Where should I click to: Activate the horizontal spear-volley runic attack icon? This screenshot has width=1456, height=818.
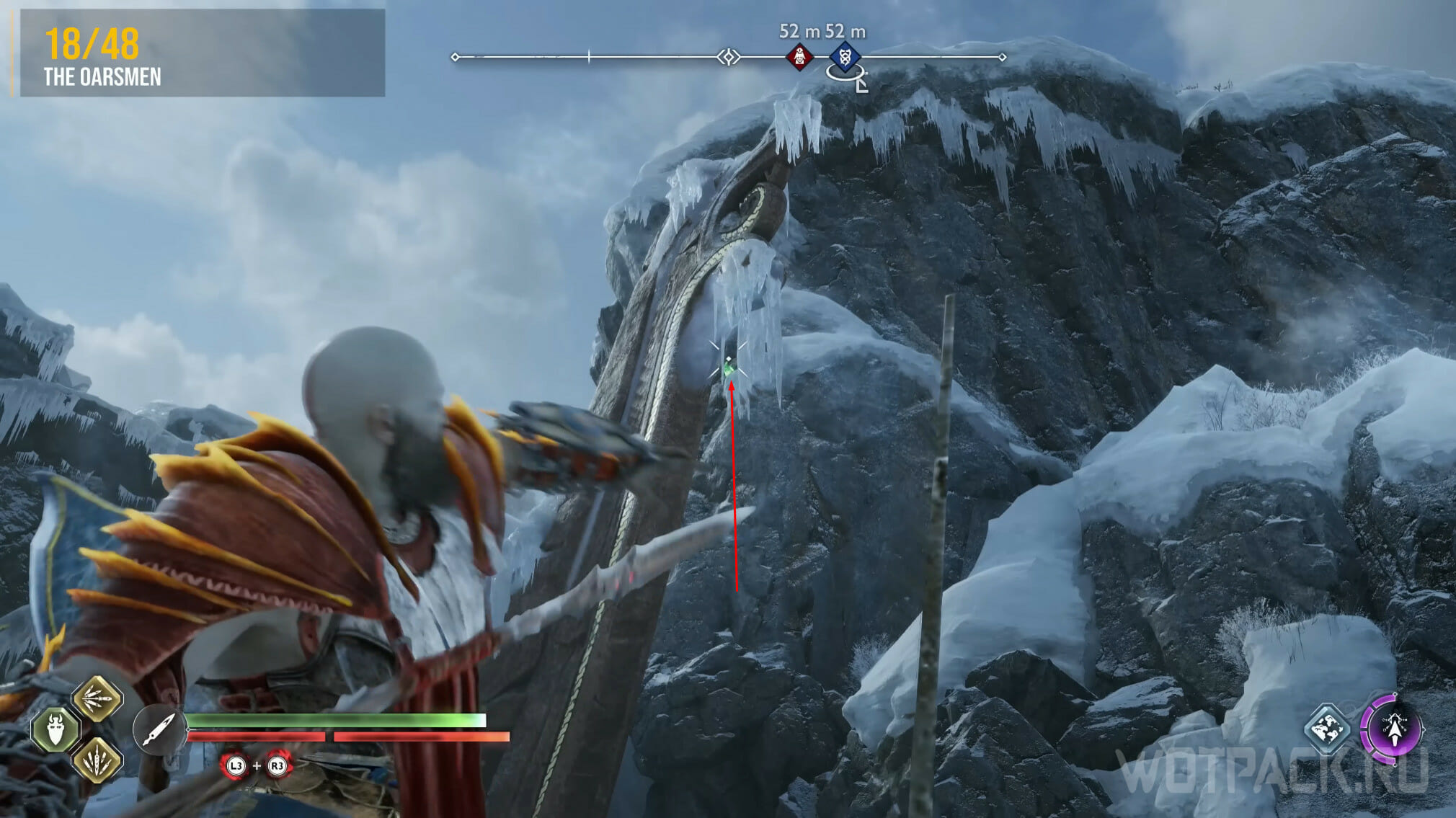point(97,698)
